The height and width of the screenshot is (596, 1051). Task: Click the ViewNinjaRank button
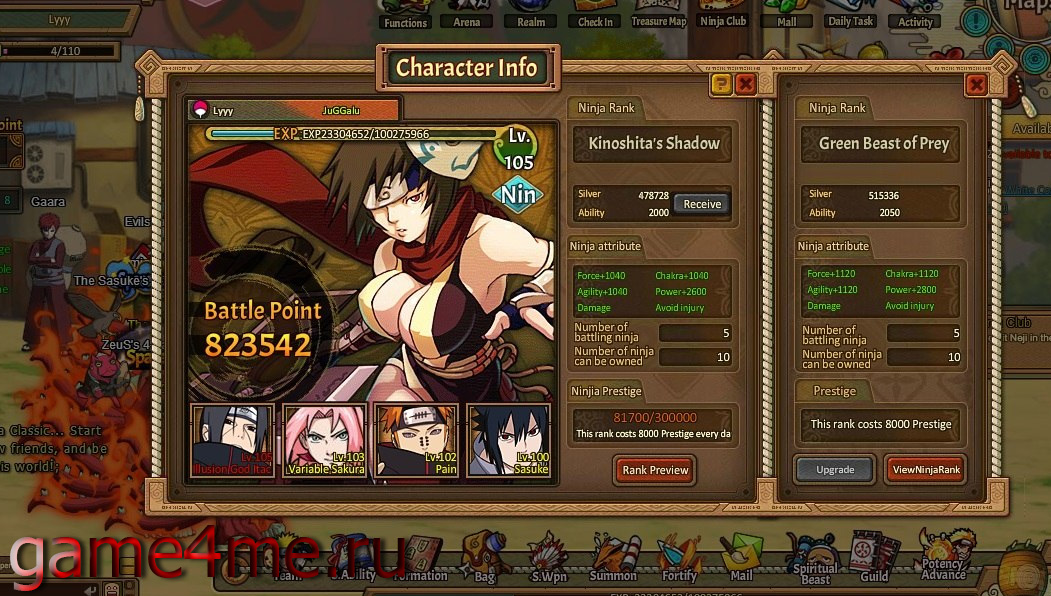pos(925,470)
